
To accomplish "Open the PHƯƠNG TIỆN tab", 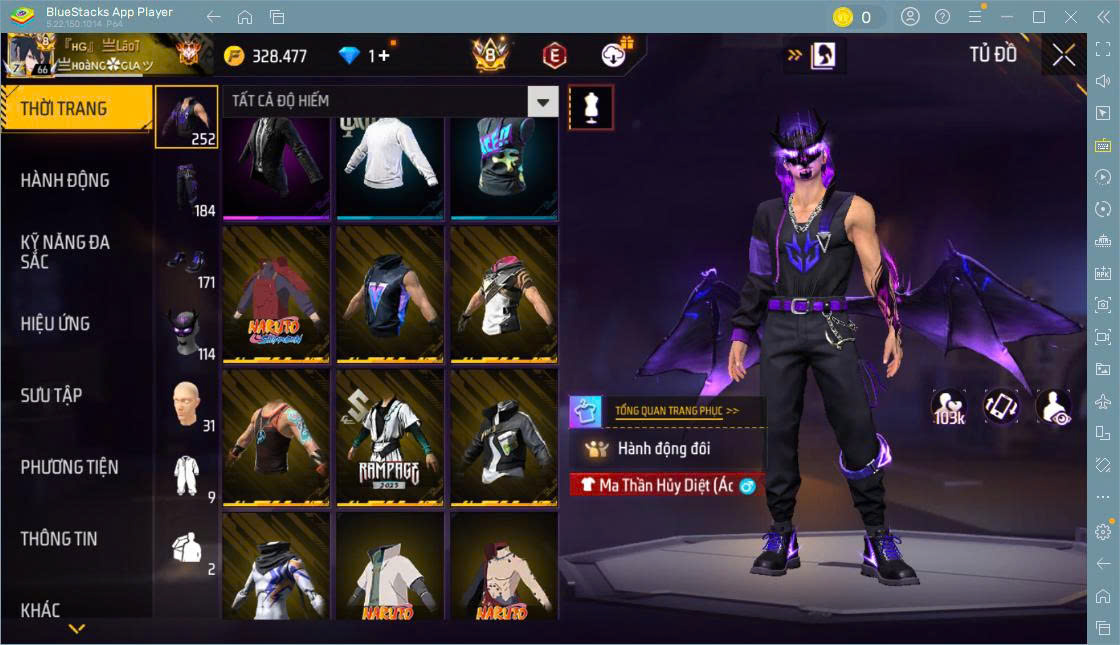I will 70,467.
